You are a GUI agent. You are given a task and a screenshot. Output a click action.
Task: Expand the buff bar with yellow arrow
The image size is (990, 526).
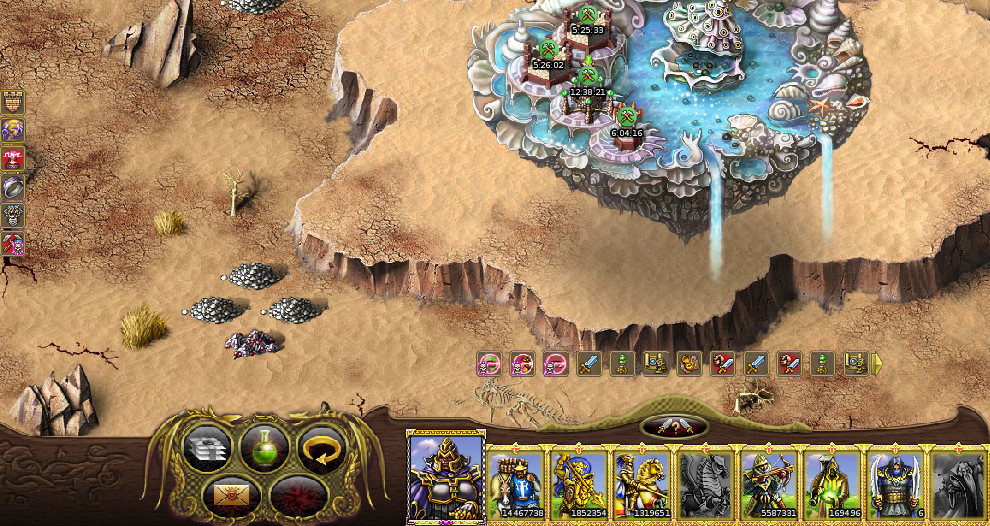pyautogui.click(x=877, y=364)
